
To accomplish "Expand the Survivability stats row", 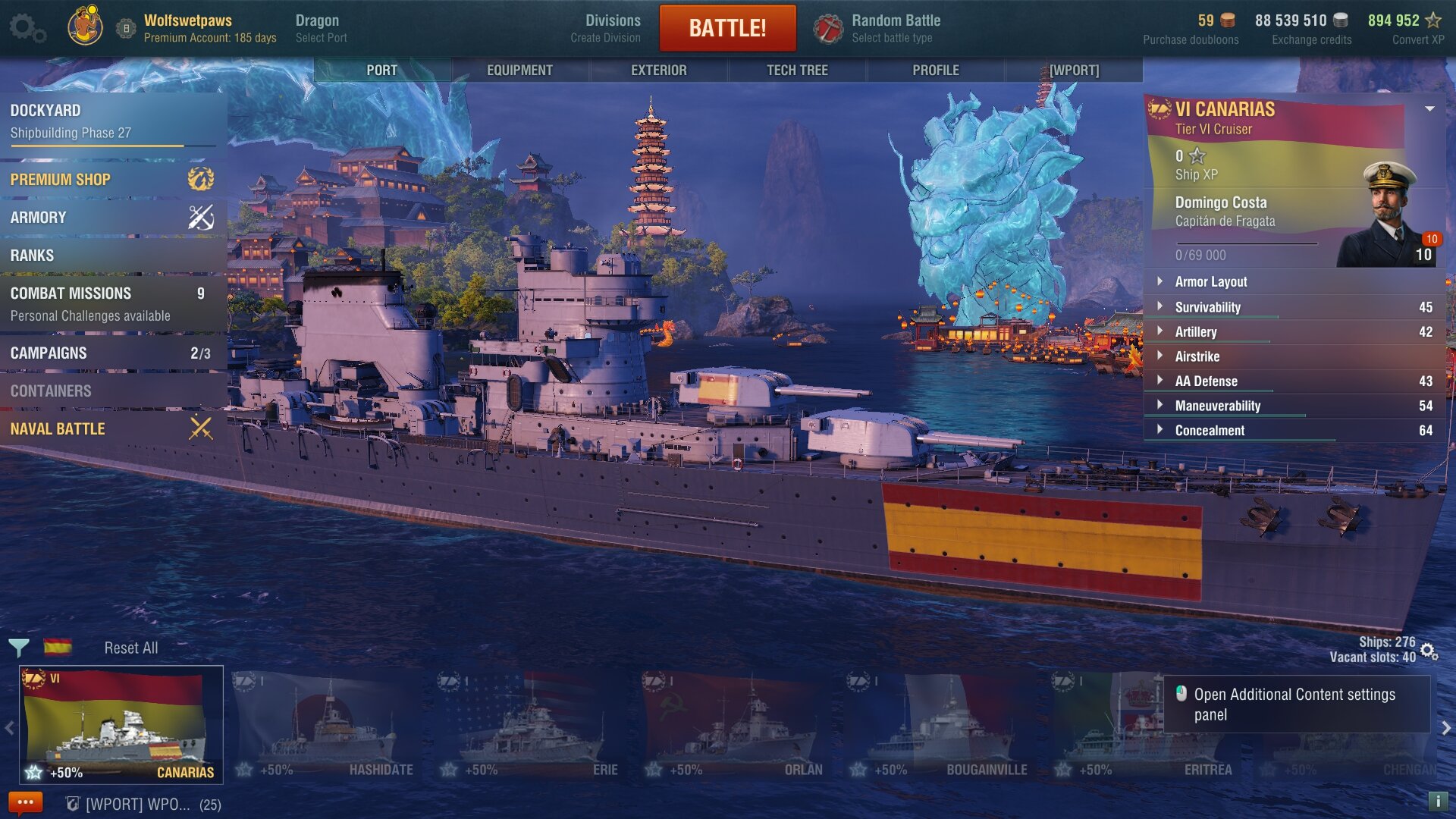I will (1207, 307).
